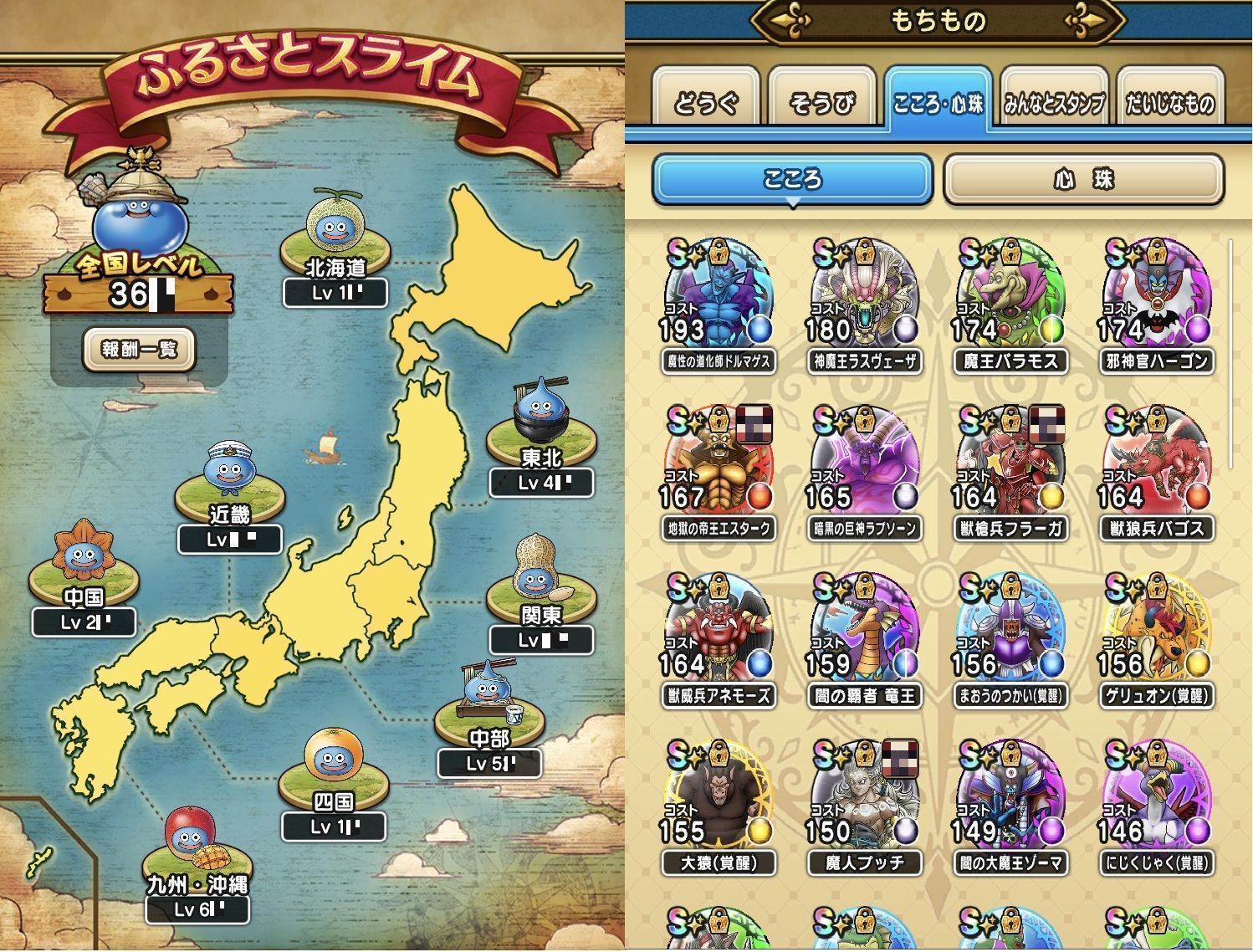This screenshot has height=952, width=1253.
Task: Open the そうび equipment tab
Action: pos(821,101)
